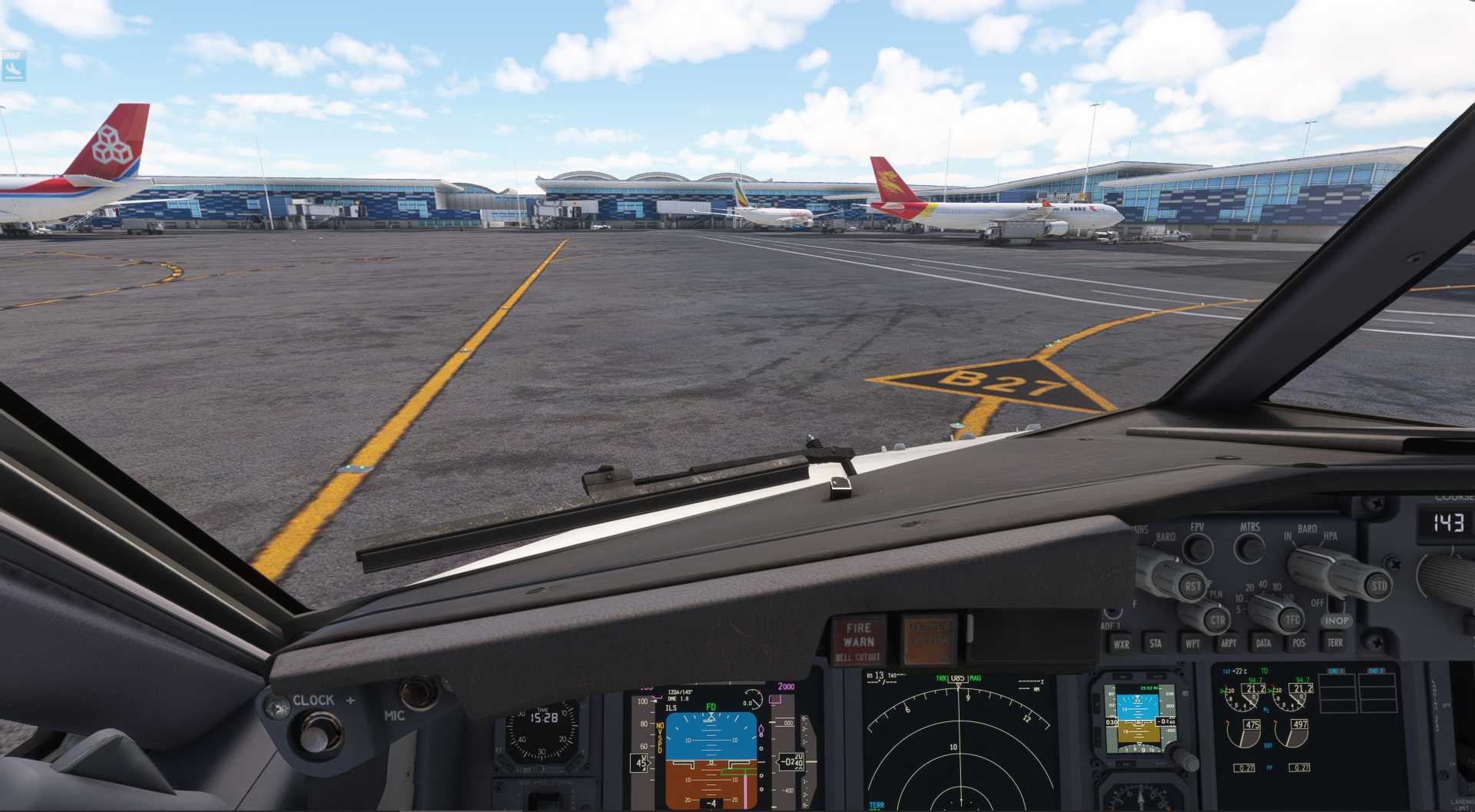Push the TFC traffic range button
The width and height of the screenshot is (1475, 812).
pos(1292,619)
